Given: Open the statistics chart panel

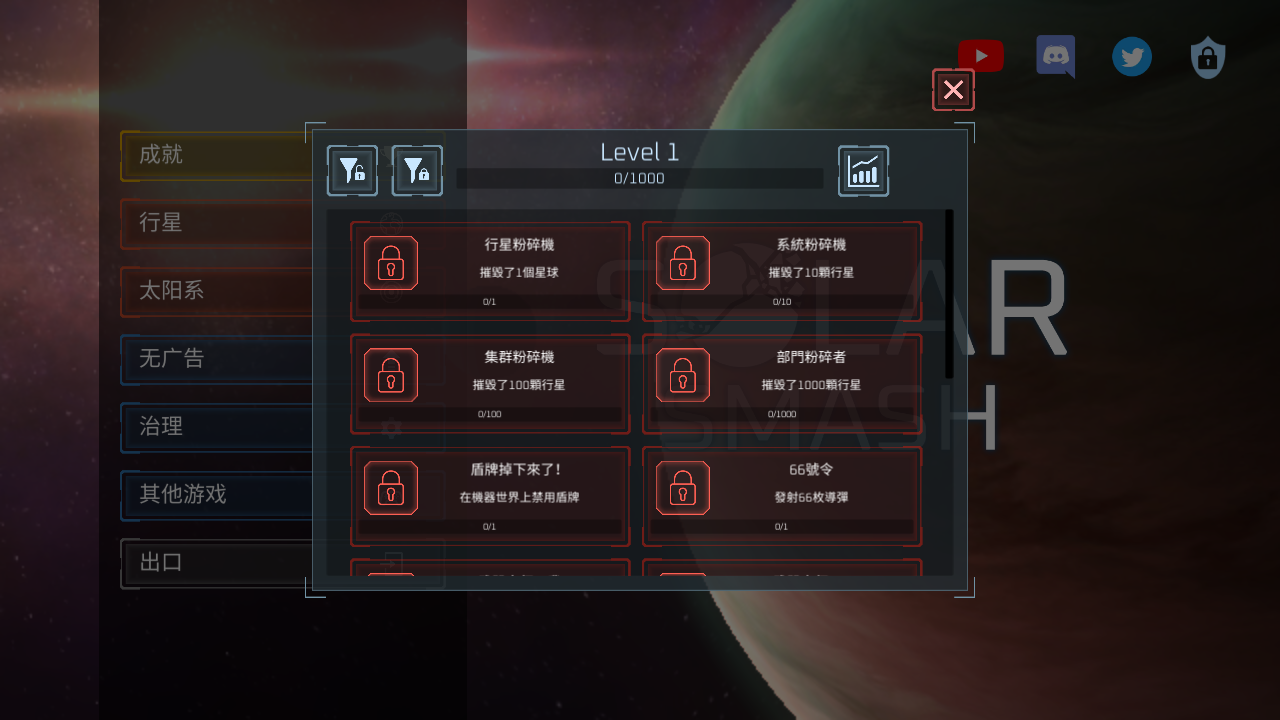Looking at the screenshot, I should 863,170.
